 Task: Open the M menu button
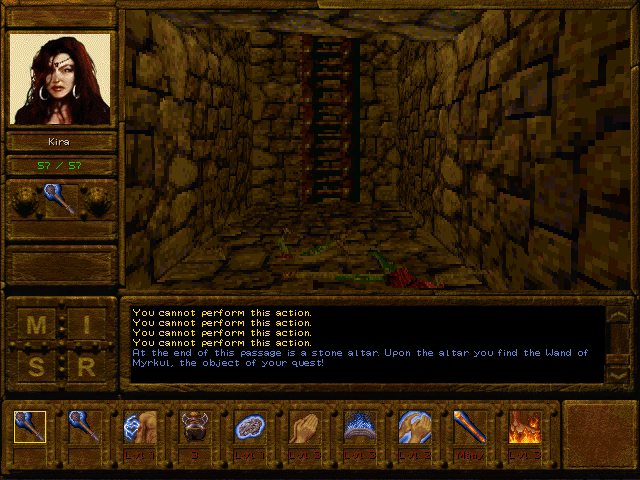36,326
